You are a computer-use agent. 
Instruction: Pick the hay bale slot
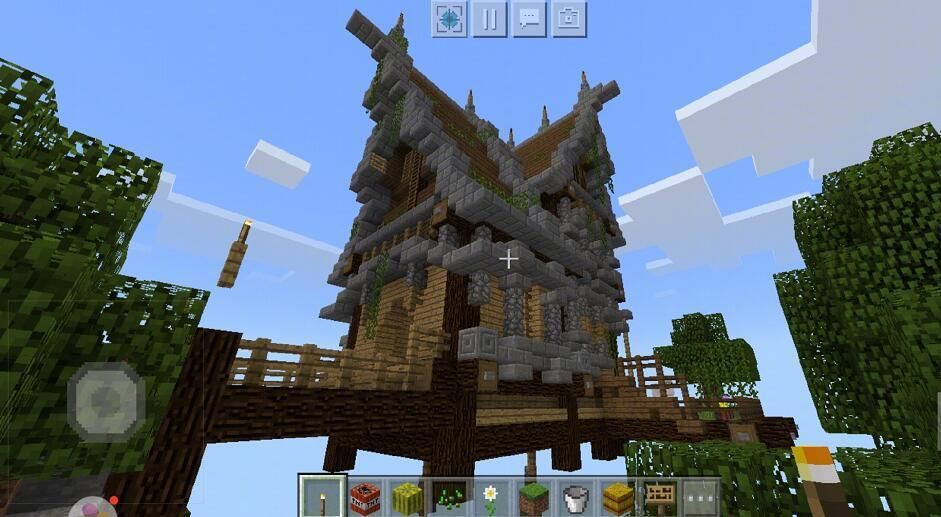click(616, 496)
